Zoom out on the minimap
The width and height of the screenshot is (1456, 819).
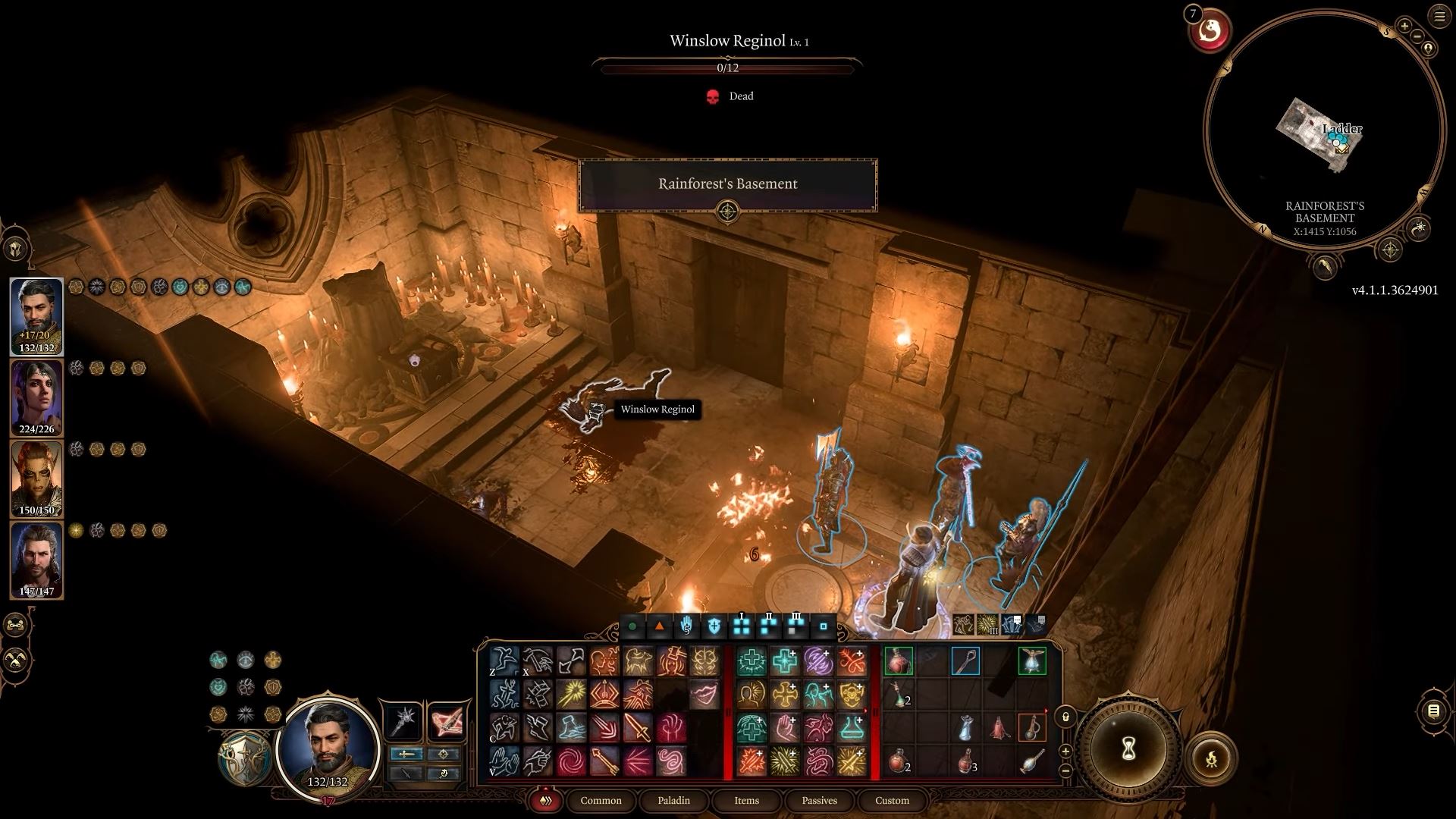pos(1416,35)
